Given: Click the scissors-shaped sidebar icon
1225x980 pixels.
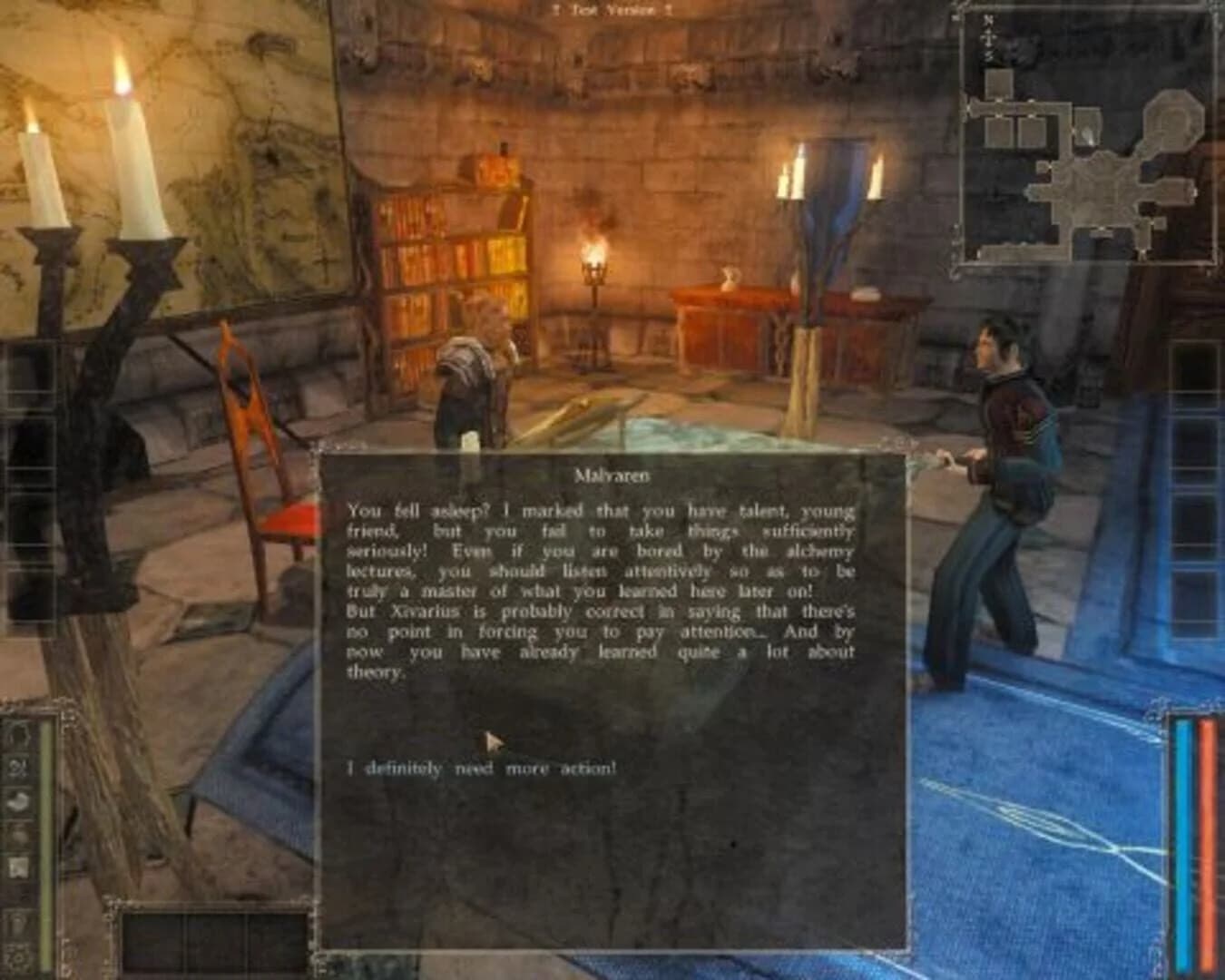Looking at the screenshot, I should pyautogui.click(x=18, y=769).
